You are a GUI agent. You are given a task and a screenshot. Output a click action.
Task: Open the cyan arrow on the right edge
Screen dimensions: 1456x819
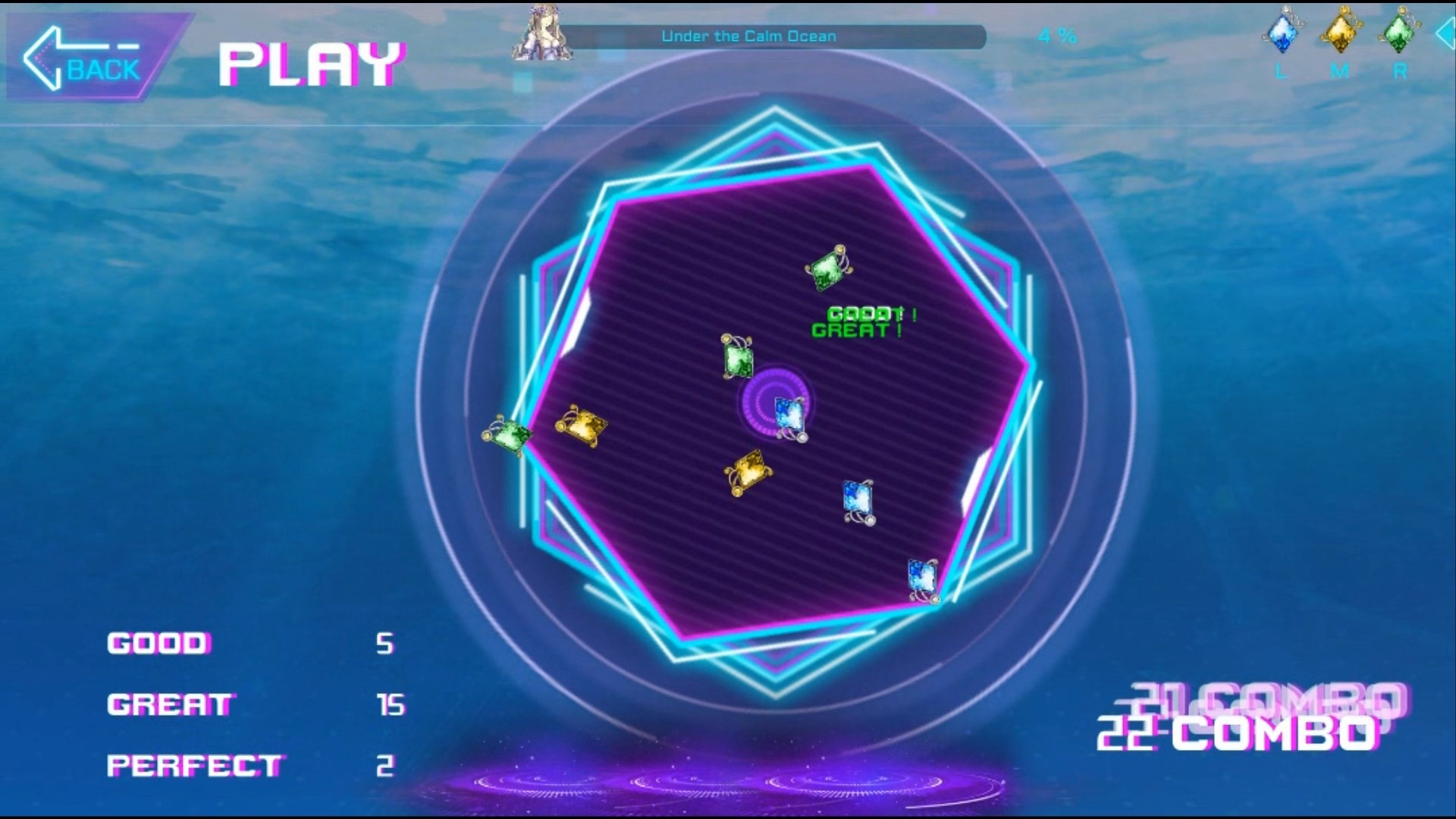(1447, 34)
